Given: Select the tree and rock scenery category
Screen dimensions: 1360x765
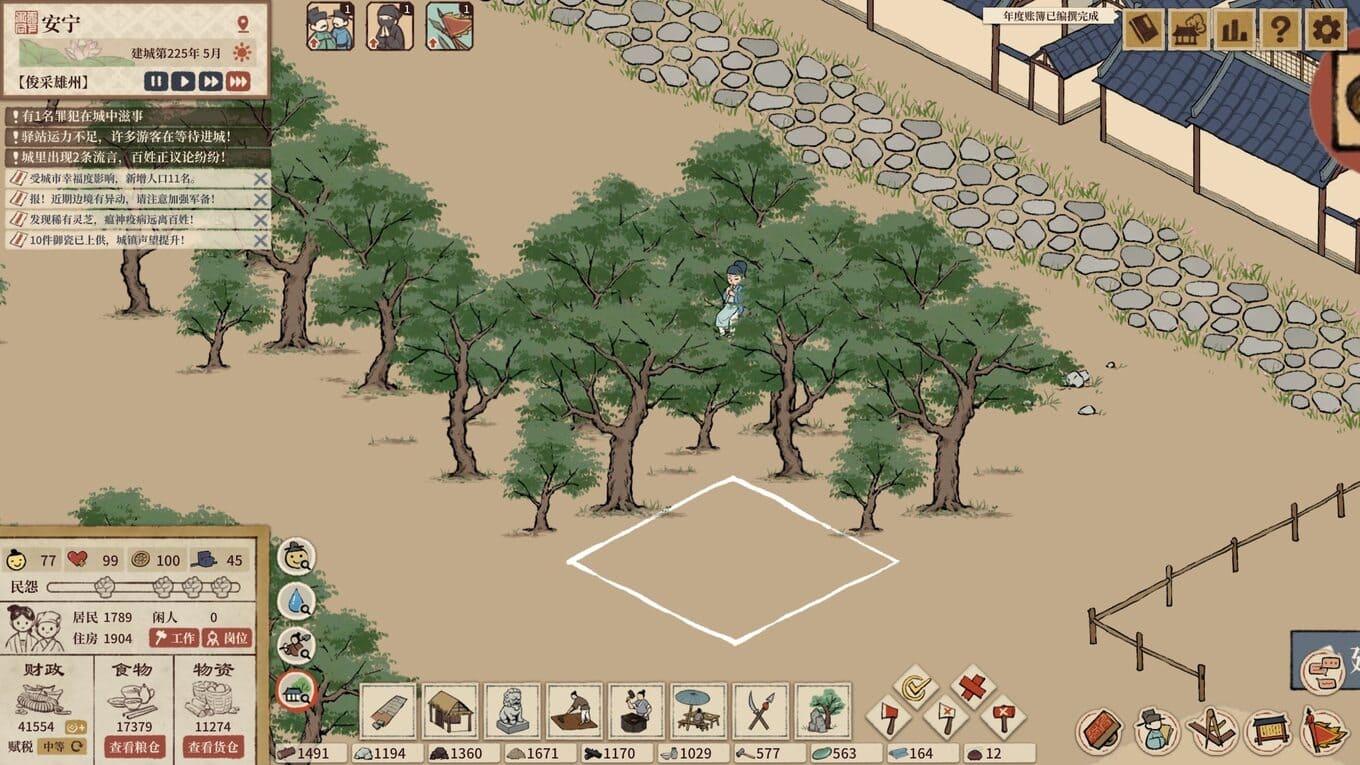Looking at the screenshot, I should click(823, 711).
